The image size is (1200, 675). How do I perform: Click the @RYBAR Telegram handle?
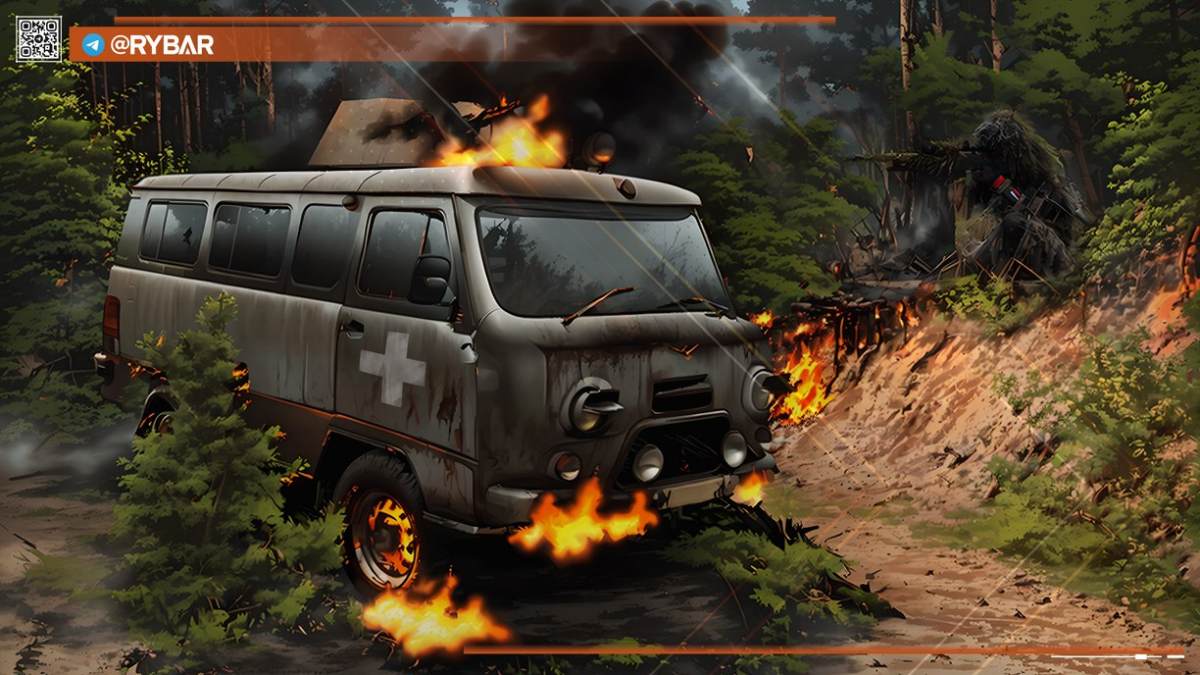coord(161,45)
